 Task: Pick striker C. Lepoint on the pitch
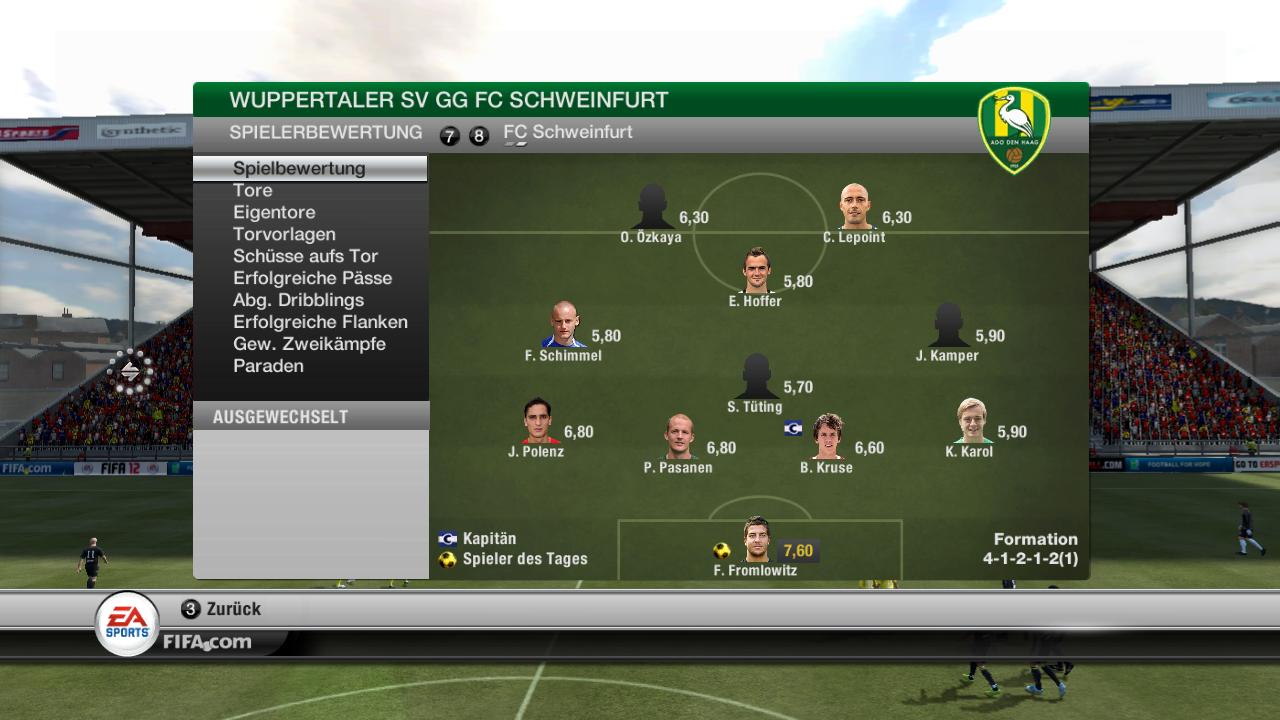pos(855,207)
